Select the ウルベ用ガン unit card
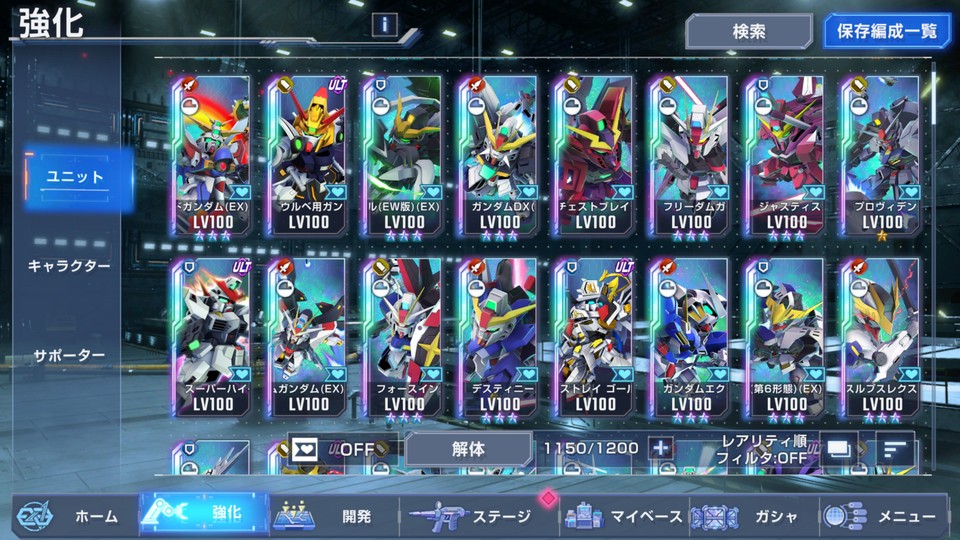 point(310,155)
